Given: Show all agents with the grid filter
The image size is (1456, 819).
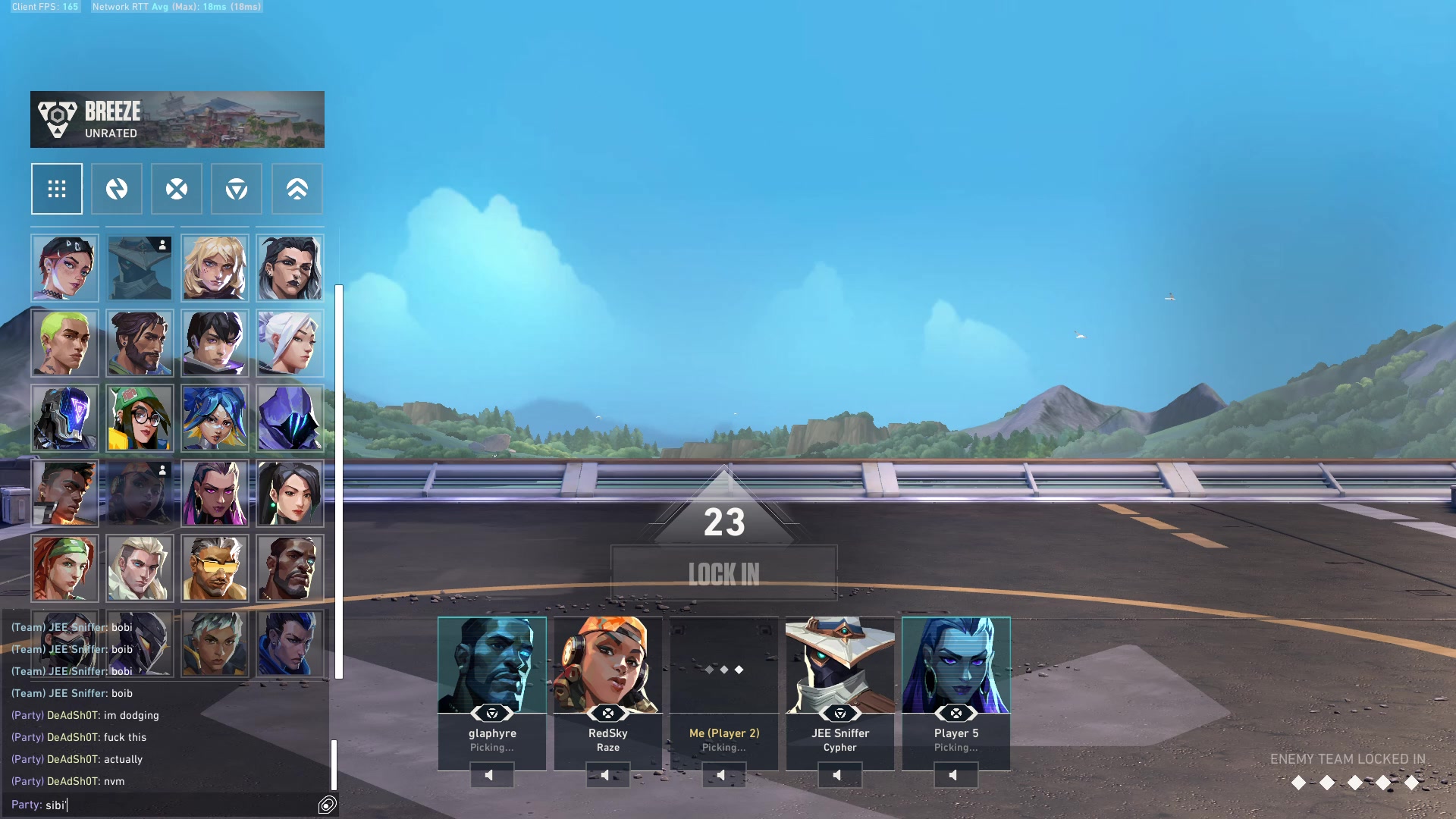Looking at the screenshot, I should (57, 189).
